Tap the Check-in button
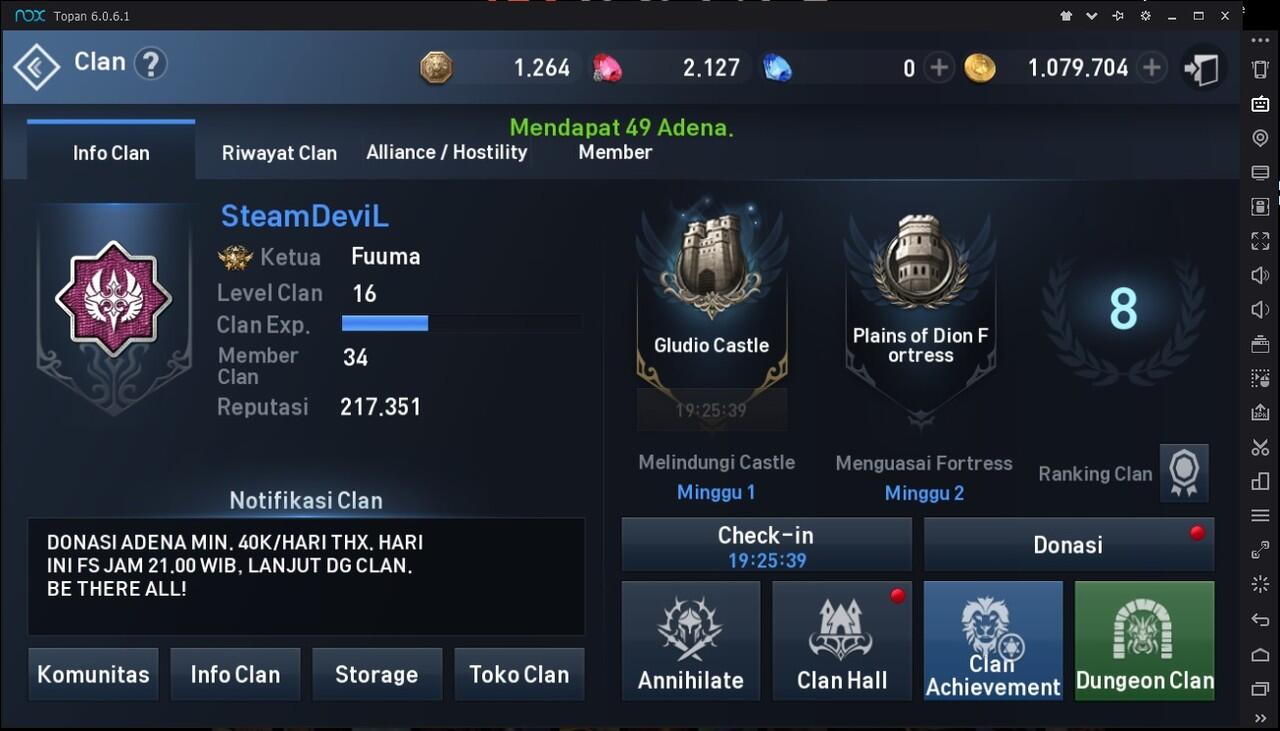The width and height of the screenshot is (1280, 731). point(766,545)
